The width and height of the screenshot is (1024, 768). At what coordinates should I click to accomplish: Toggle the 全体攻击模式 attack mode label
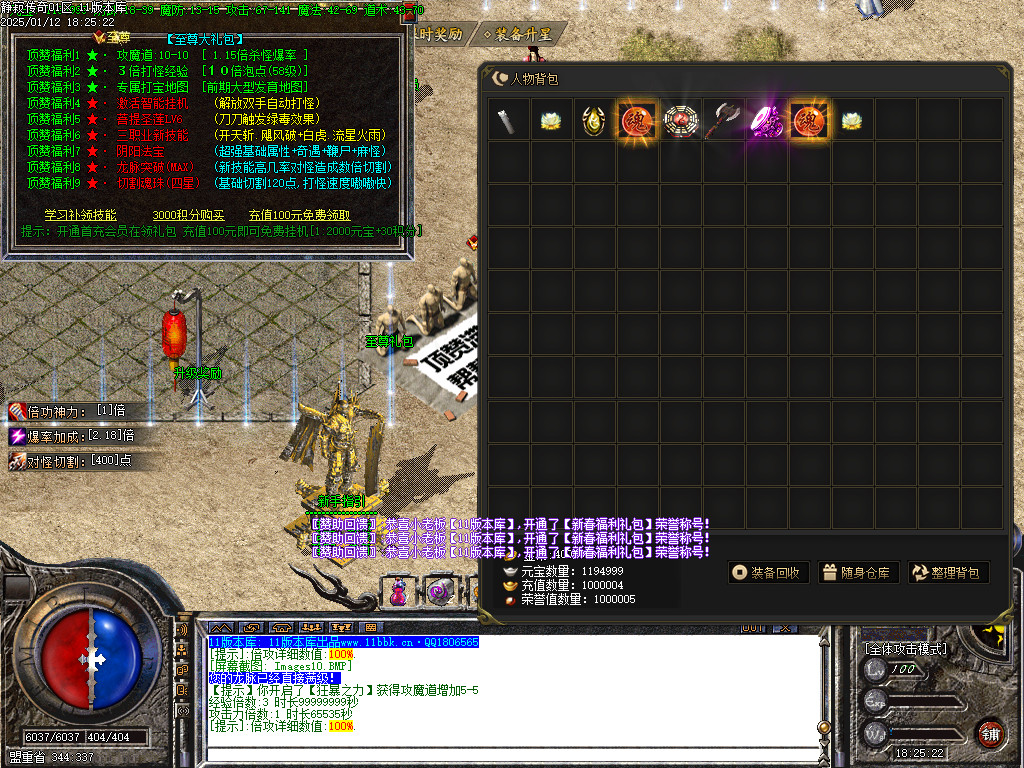[905, 649]
